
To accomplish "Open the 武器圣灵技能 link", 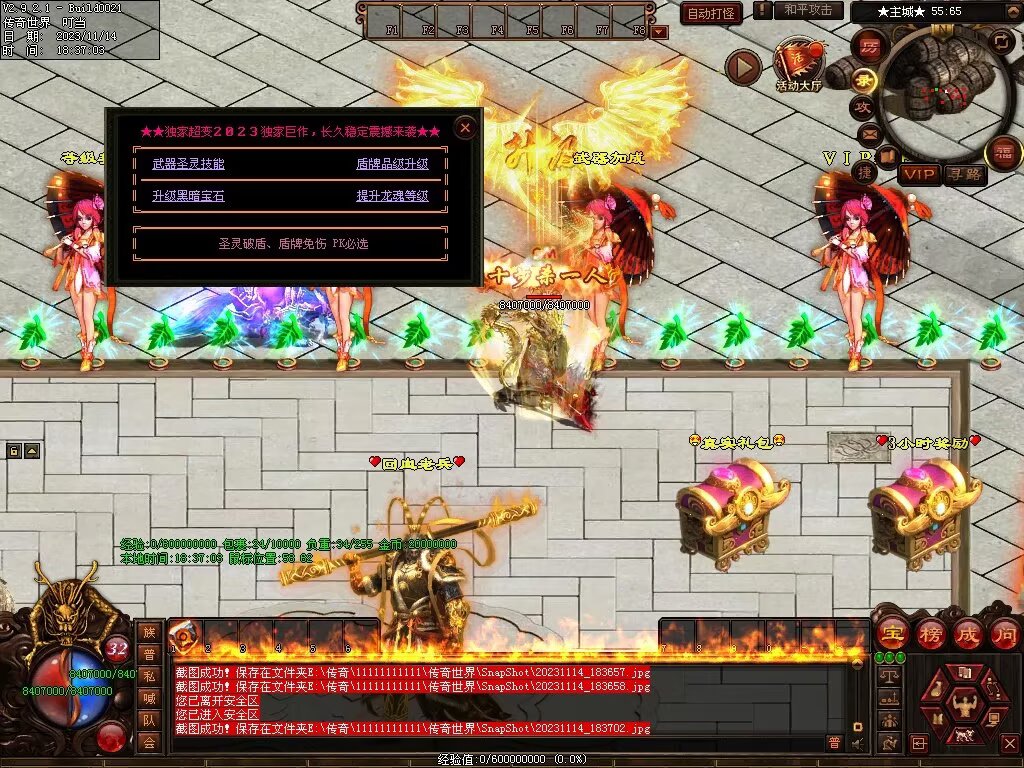I will click(188, 164).
